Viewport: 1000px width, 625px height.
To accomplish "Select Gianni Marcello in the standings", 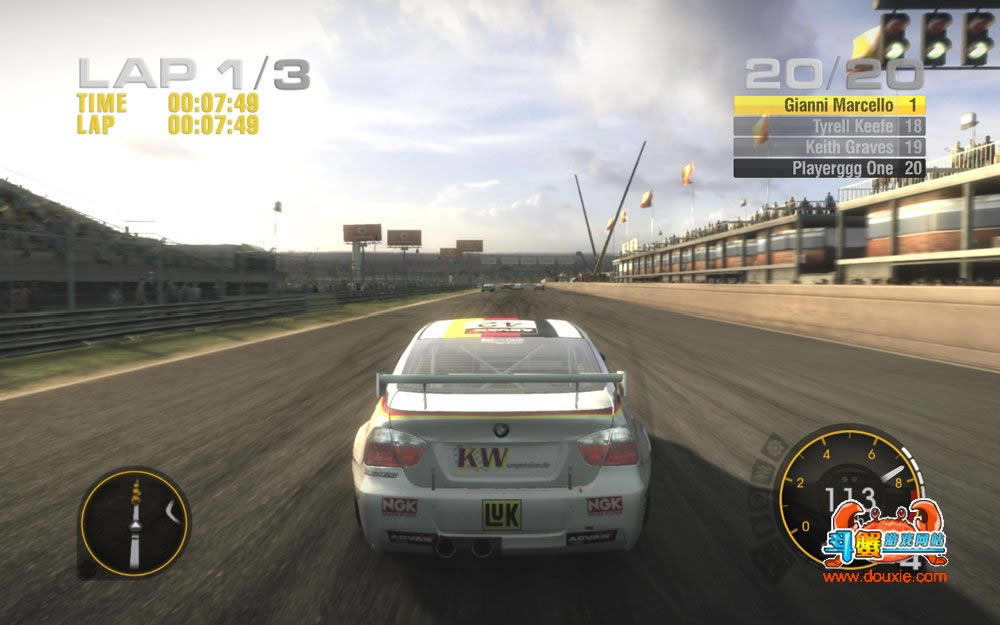I will click(829, 105).
